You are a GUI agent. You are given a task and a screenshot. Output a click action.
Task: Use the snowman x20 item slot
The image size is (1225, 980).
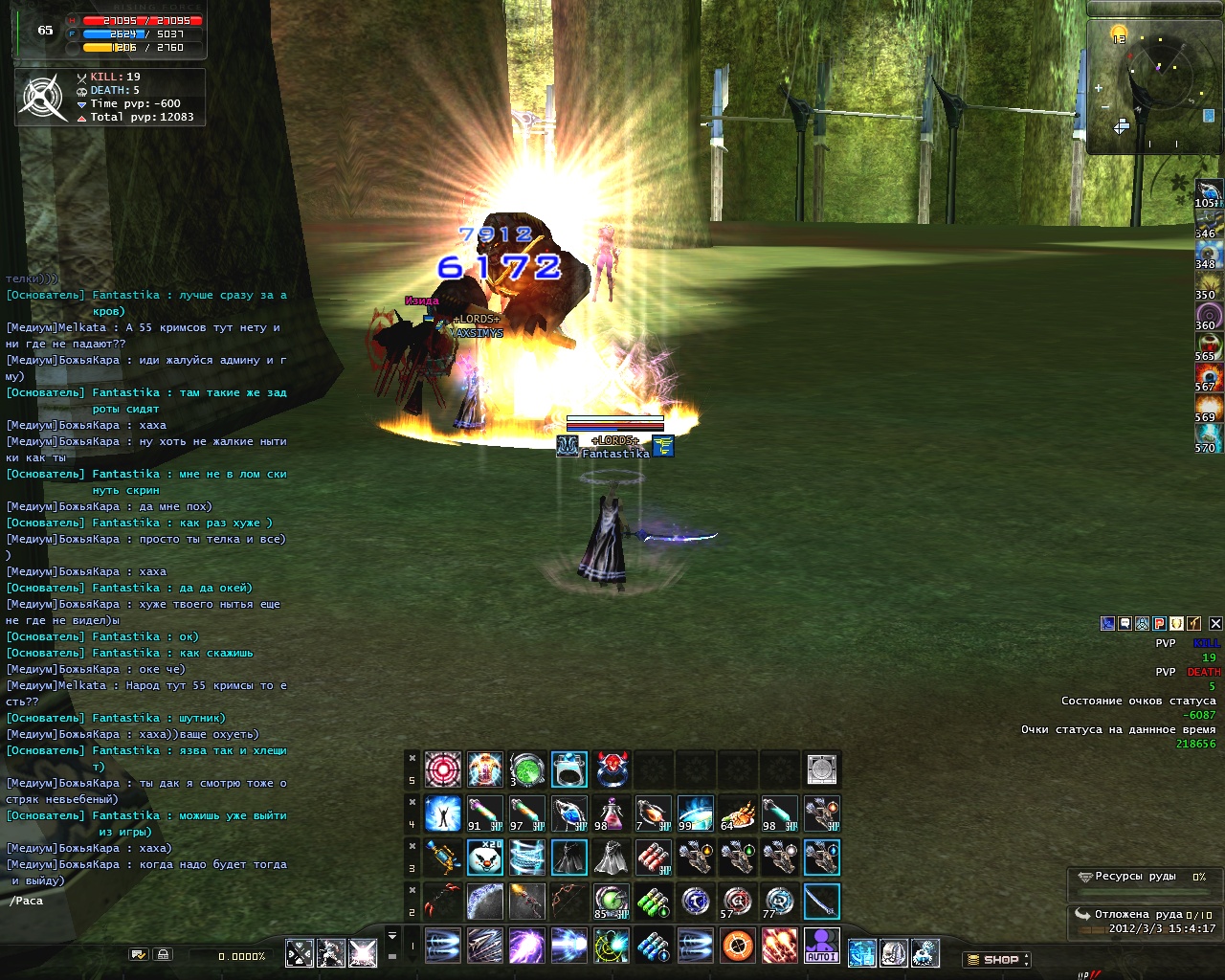tap(485, 857)
